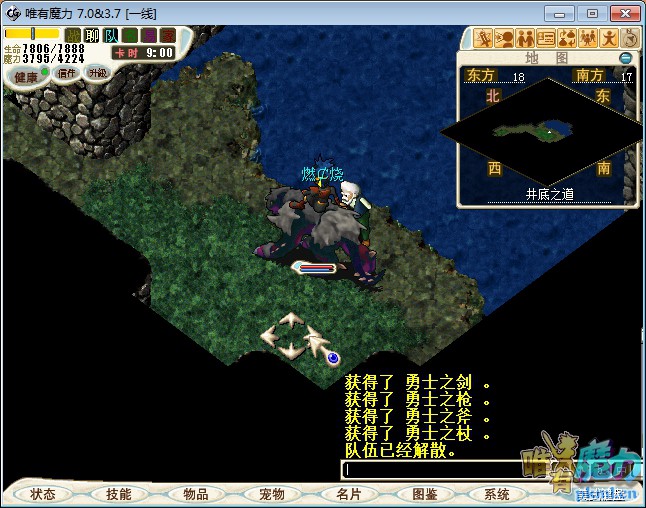Screen dimensions: 646x508
Task: Toggle the 家 family switch
Action: click(x=165, y=35)
